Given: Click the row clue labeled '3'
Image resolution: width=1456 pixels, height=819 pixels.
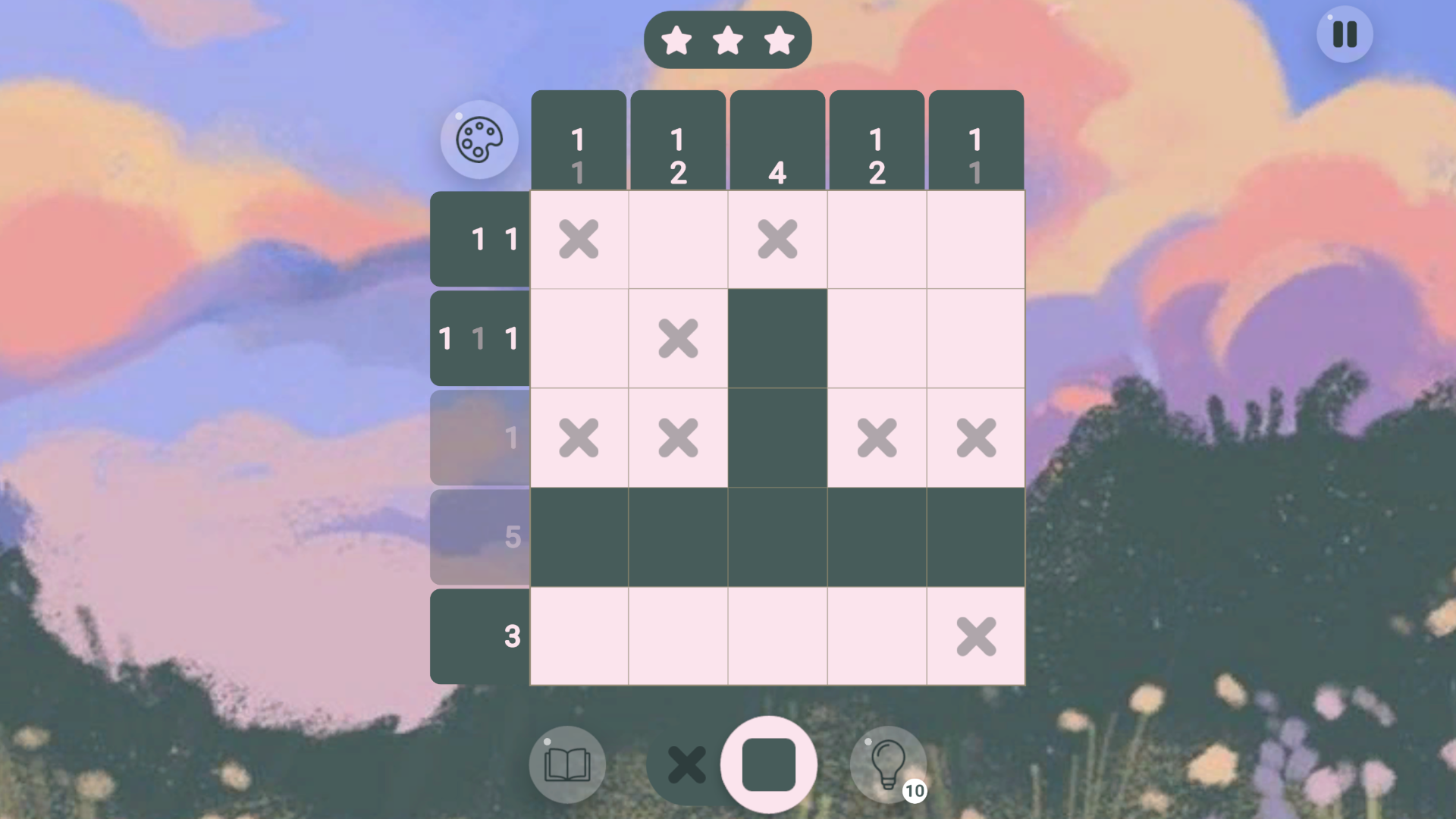Looking at the screenshot, I should pyautogui.click(x=479, y=636).
